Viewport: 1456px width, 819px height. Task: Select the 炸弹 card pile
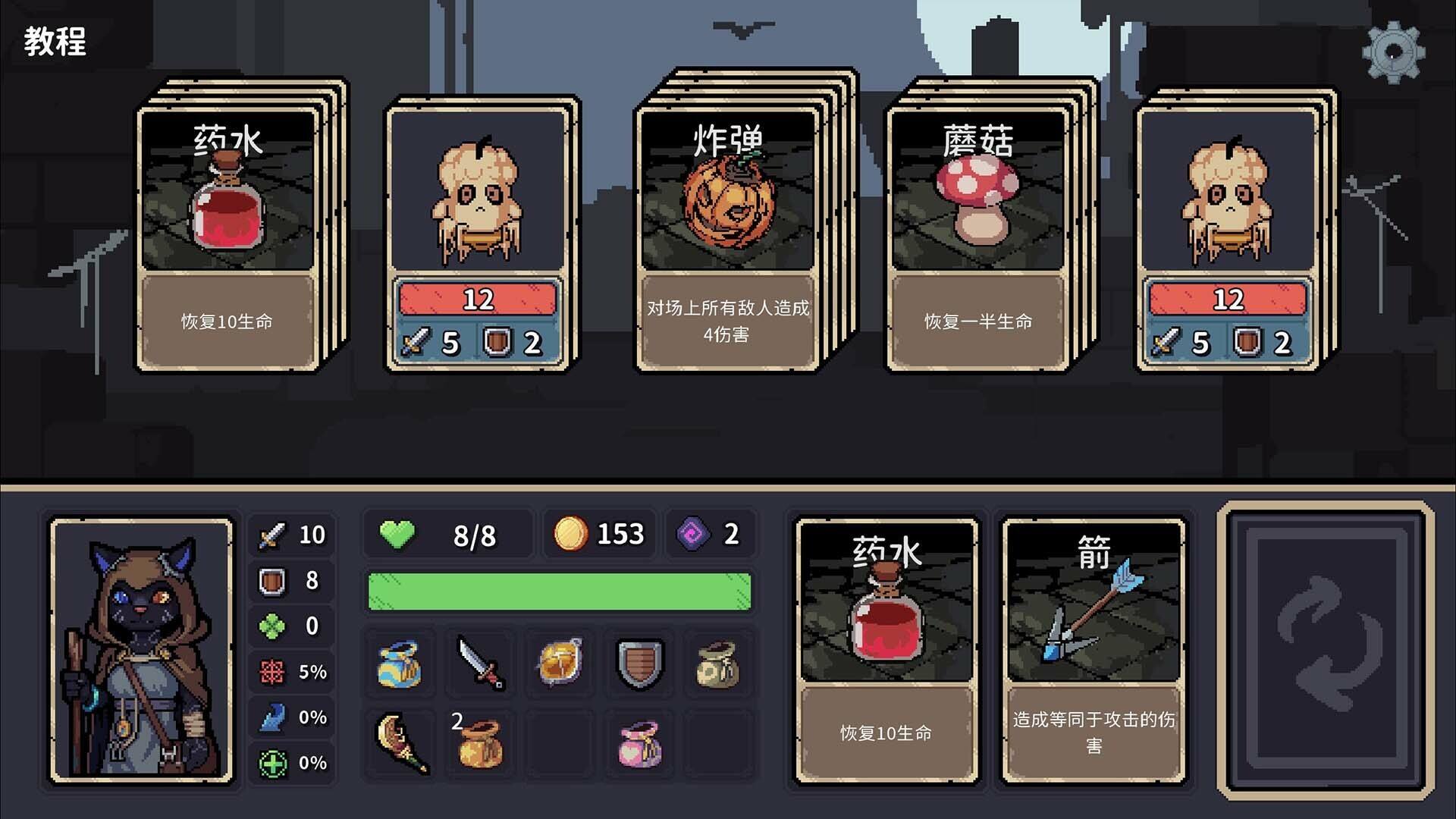click(724, 227)
